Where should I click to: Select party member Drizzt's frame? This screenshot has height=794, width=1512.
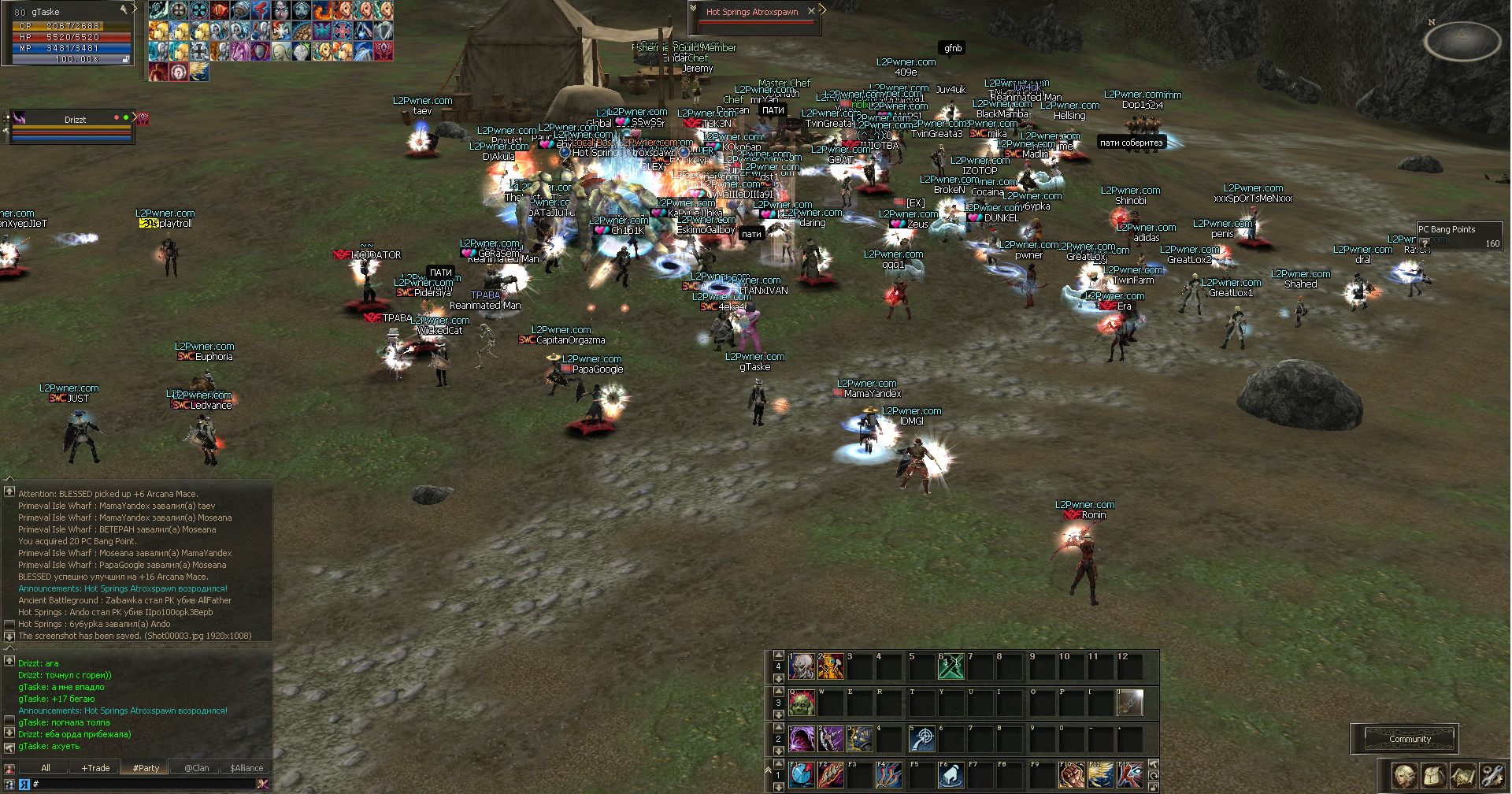75,120
